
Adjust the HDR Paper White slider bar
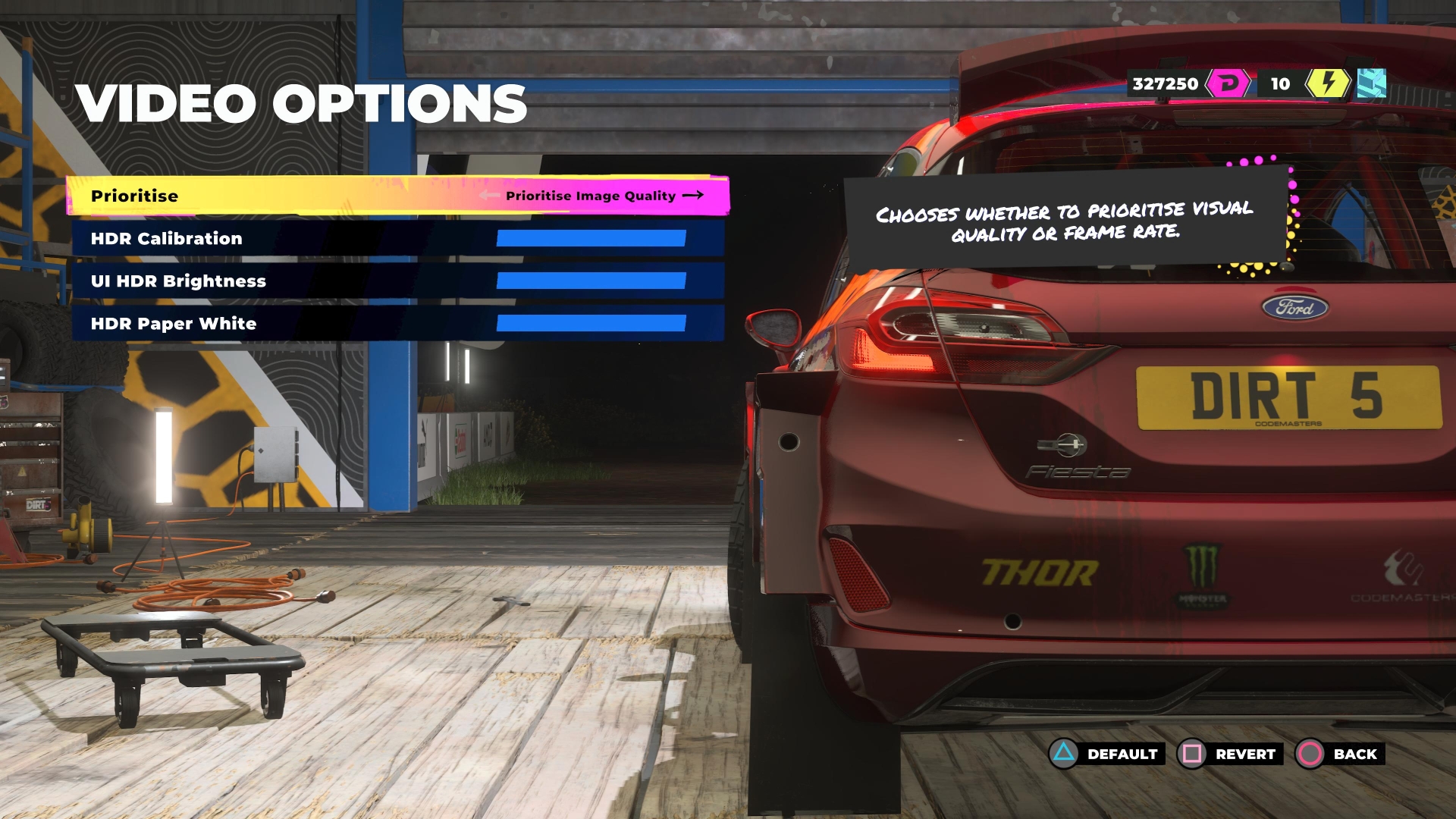click(x=591, y=324)
